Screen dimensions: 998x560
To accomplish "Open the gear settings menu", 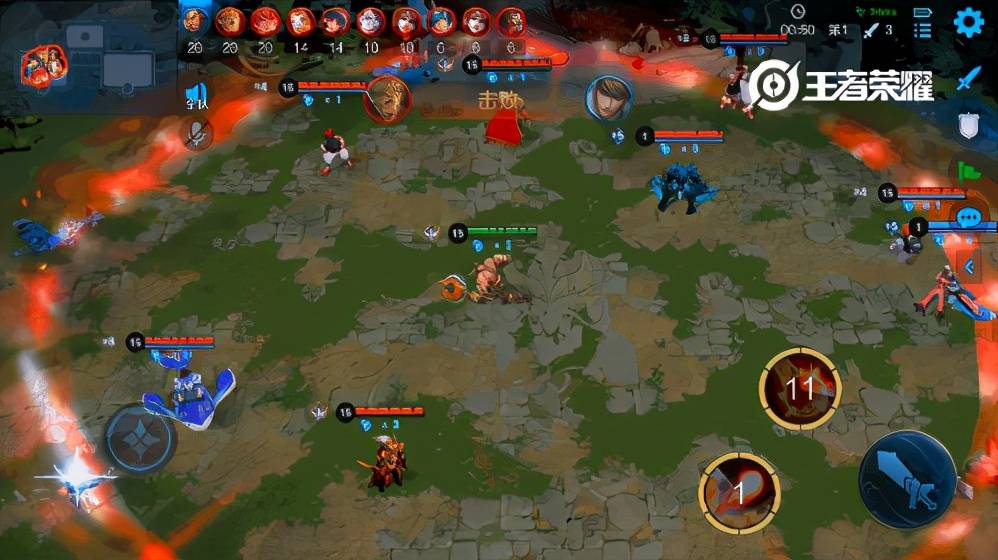I will [967, 22].
